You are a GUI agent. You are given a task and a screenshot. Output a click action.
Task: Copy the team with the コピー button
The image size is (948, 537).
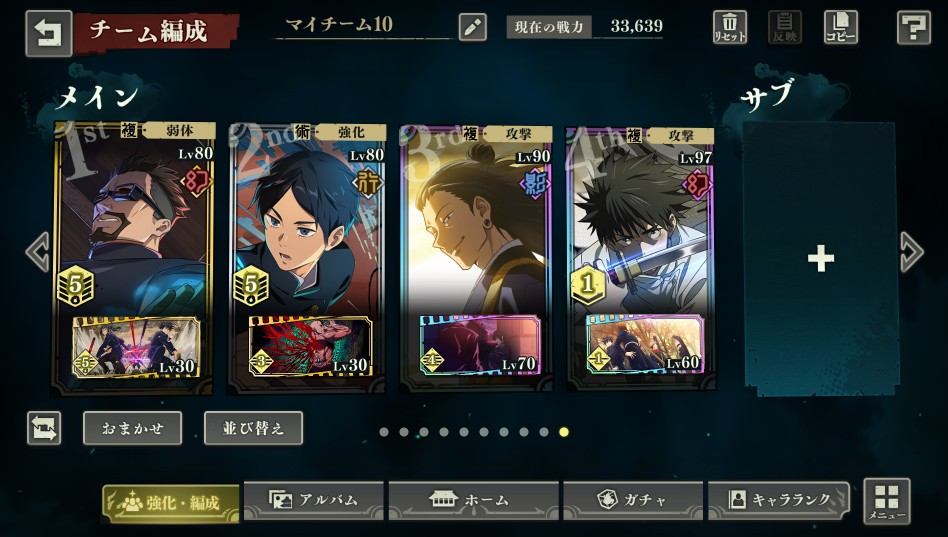coord(840,27)
